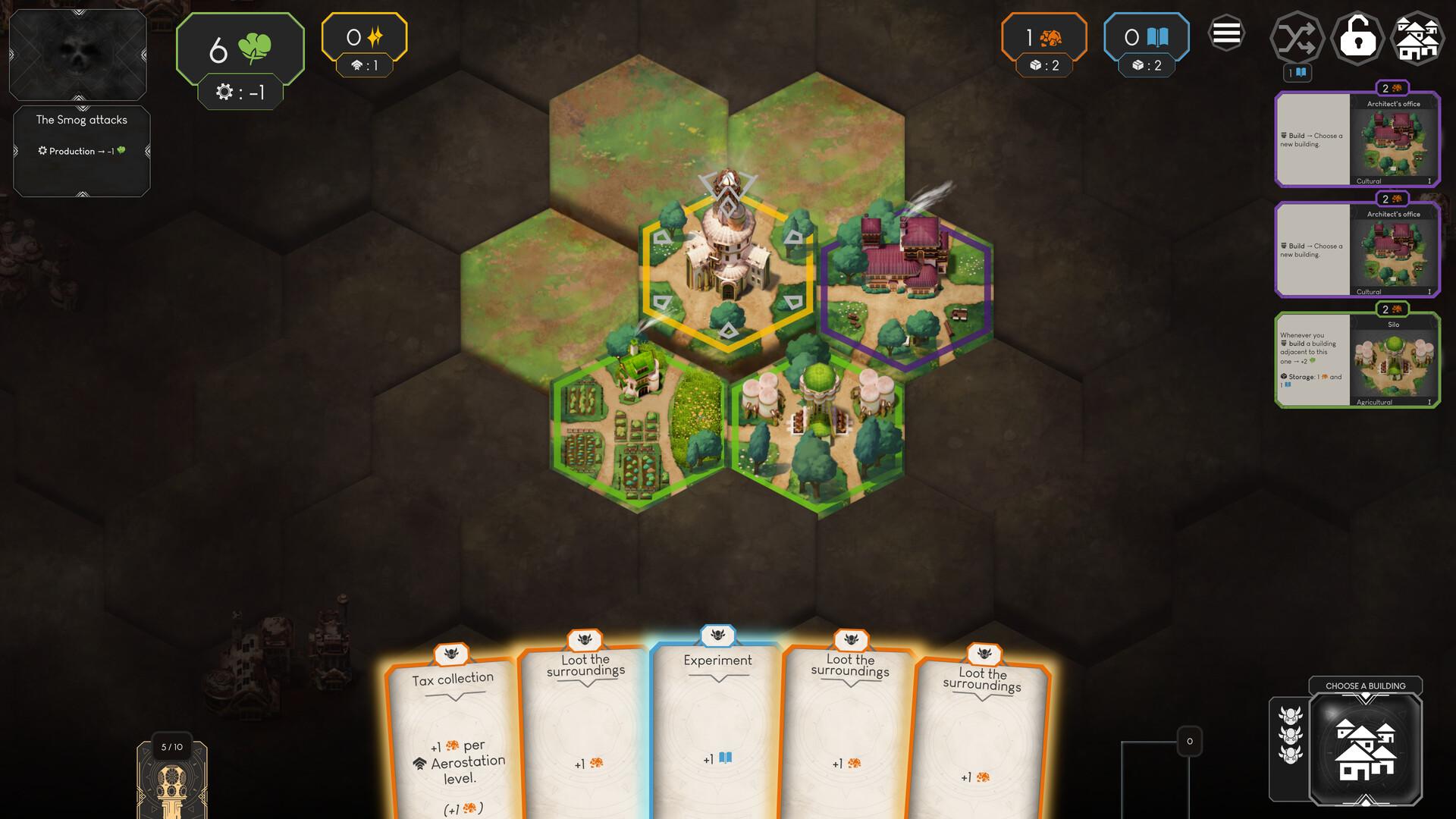Click the shuffle arrows icon
This screenshot has height=819, width=1456.
coord(1297,38)
